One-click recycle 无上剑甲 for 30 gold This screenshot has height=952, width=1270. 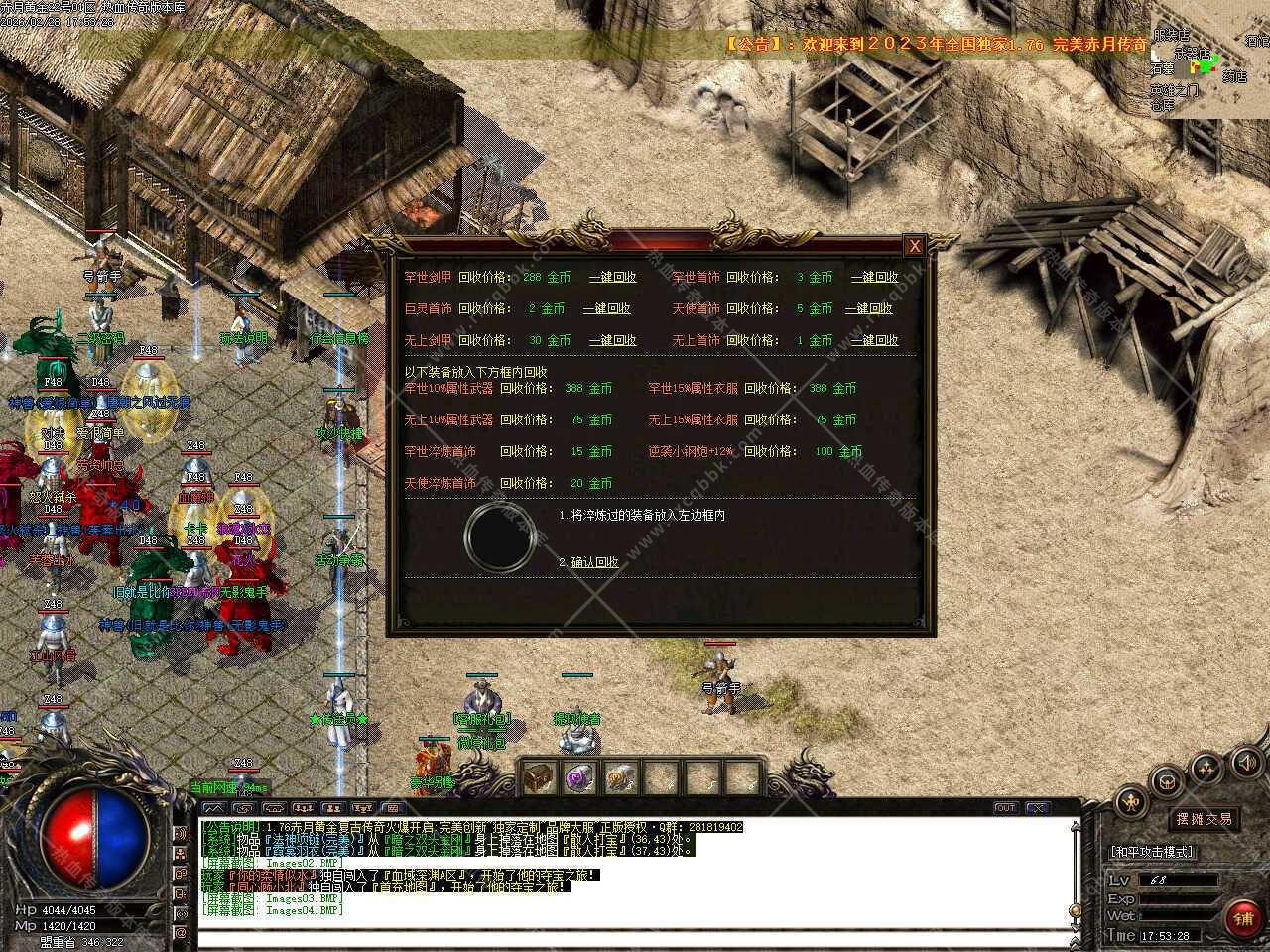[x=612, y=340]
